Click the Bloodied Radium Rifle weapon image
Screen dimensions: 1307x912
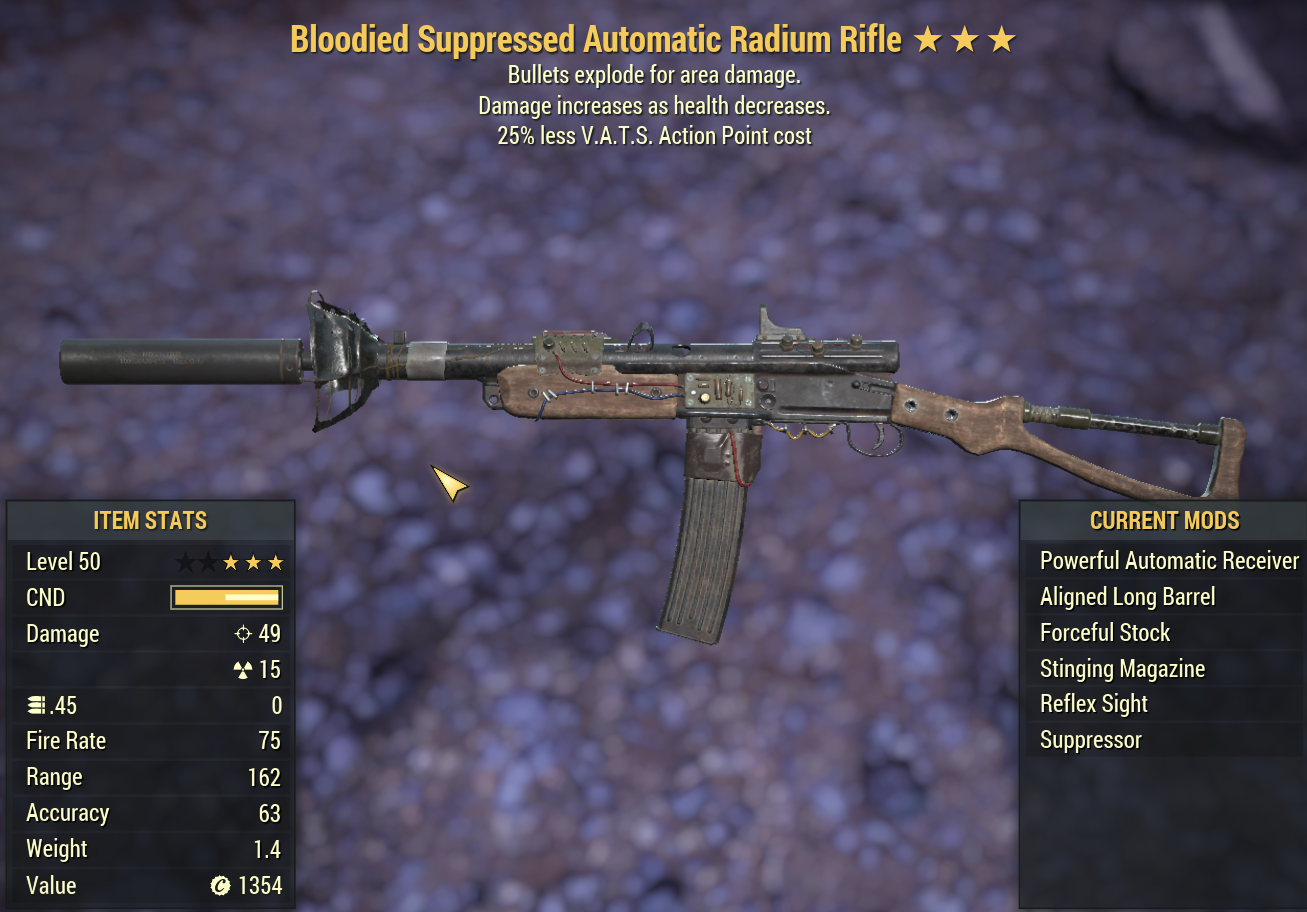point(650,390)
